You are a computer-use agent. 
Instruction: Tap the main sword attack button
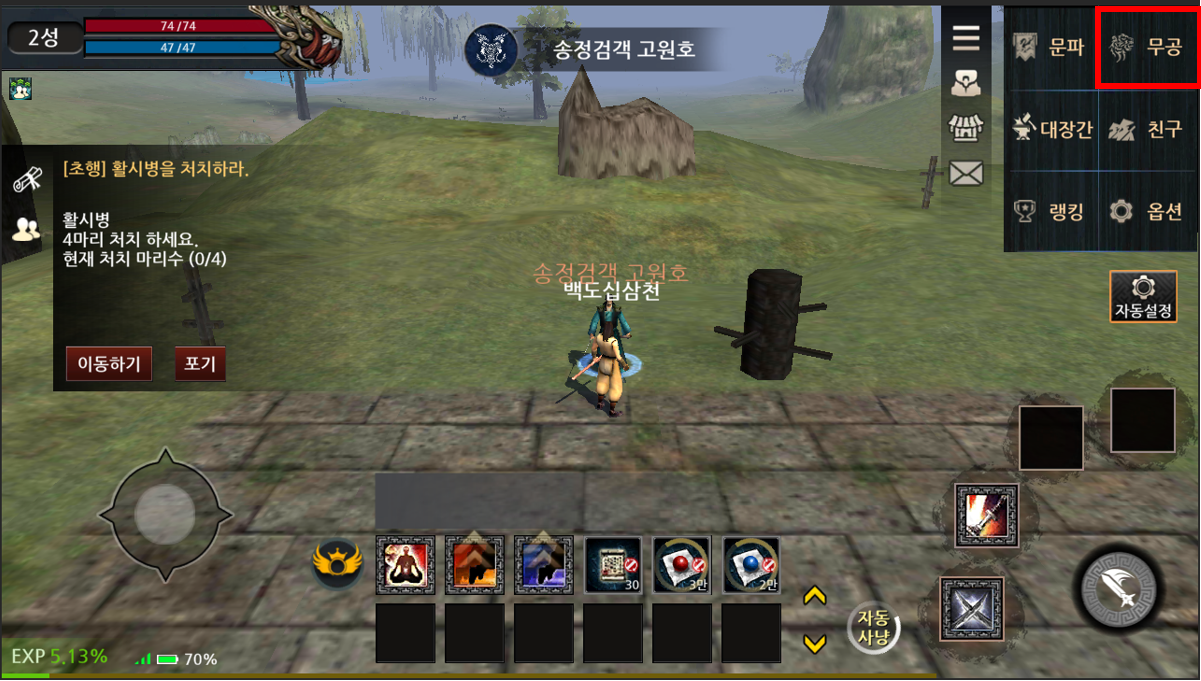[x=1118, y=589]
